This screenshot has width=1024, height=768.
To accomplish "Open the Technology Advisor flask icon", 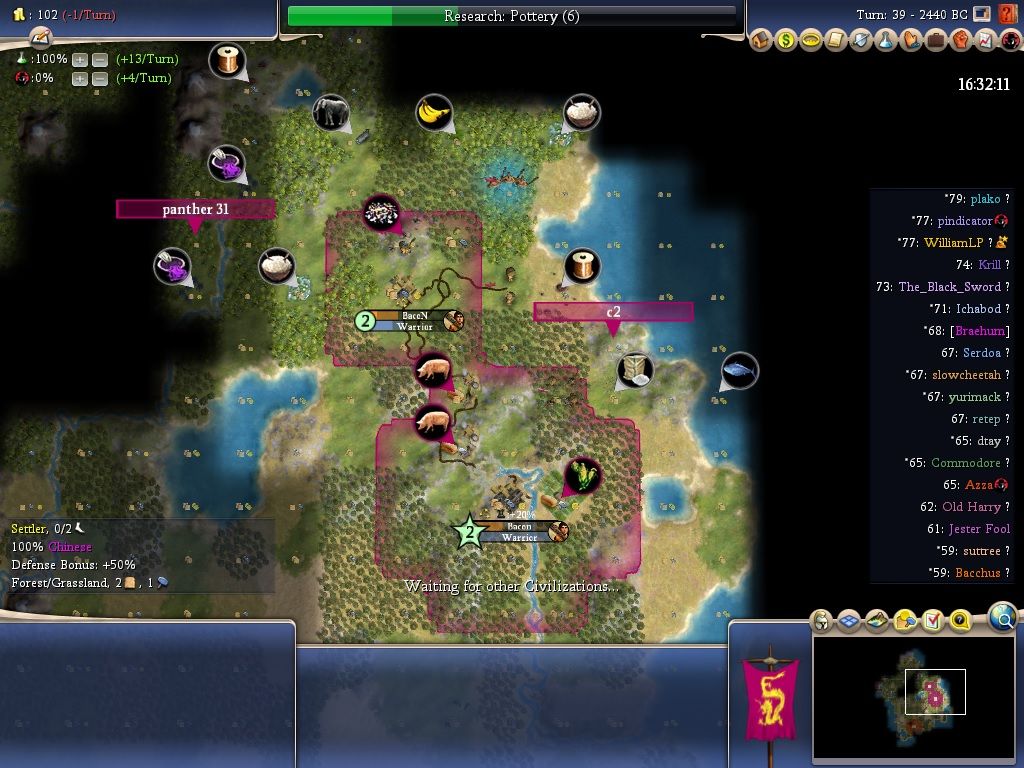I will click(886, 41).
